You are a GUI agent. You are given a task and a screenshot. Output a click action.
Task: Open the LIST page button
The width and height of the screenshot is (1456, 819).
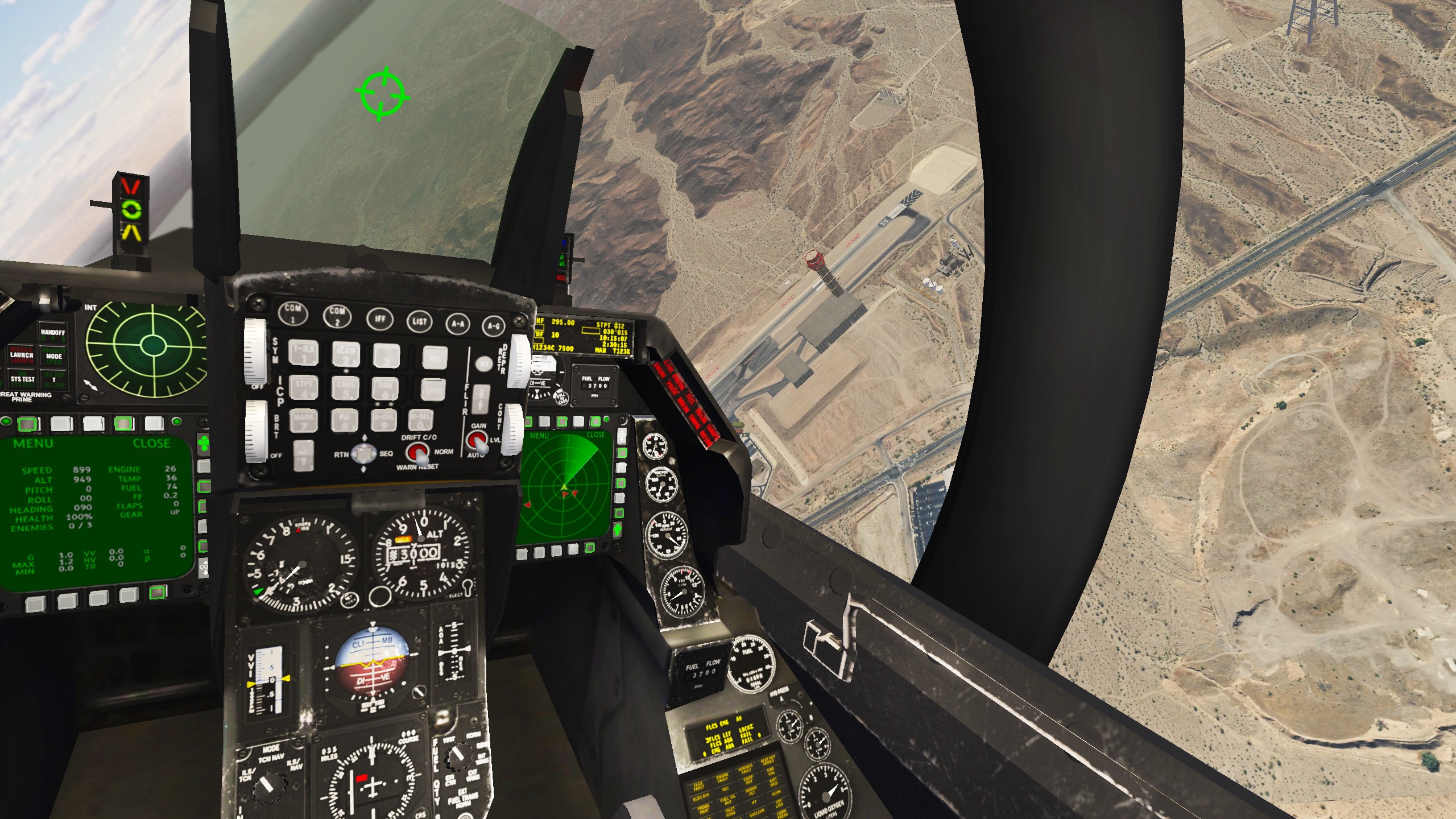coord(419,321)
